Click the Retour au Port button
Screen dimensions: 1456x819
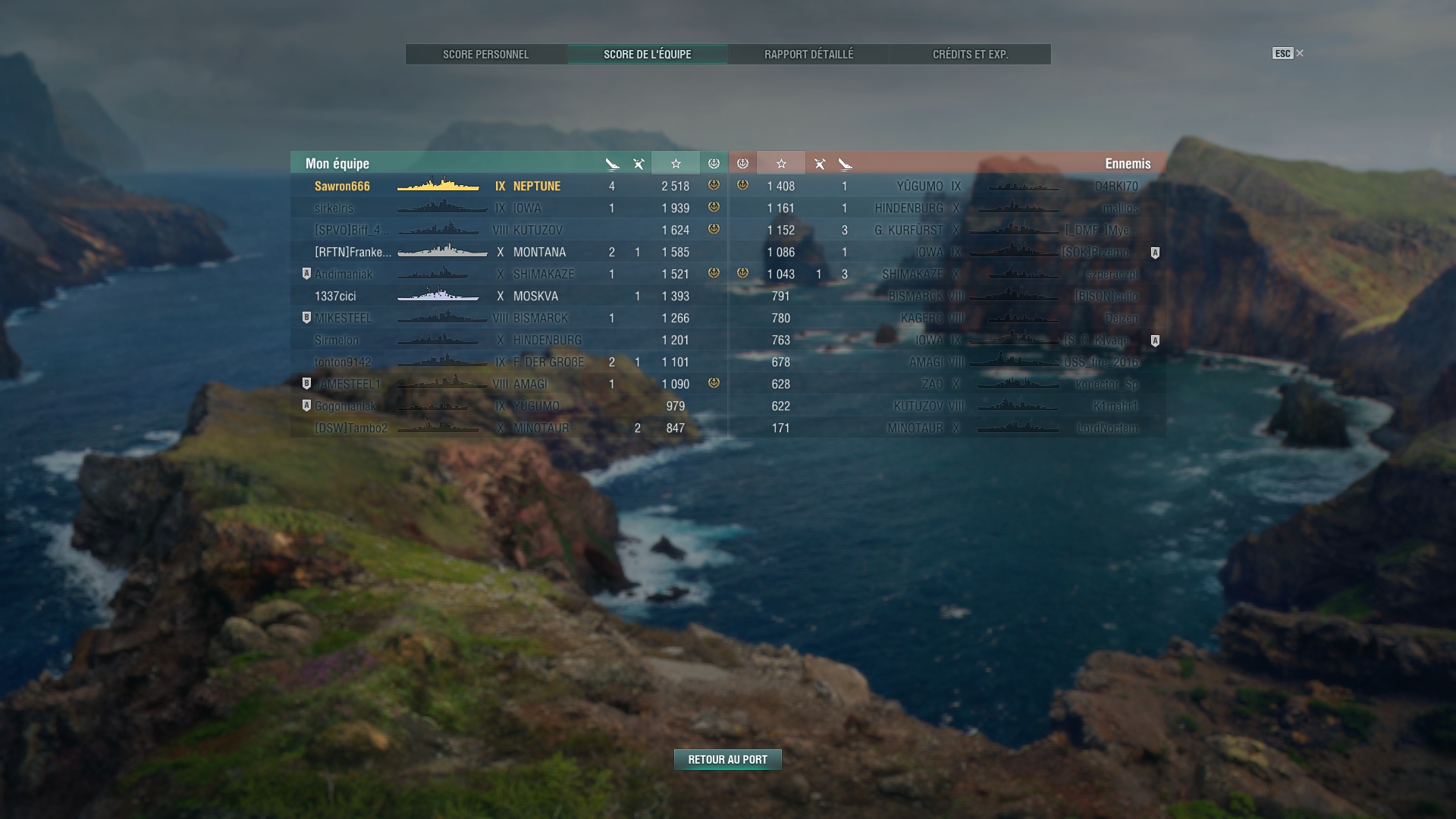pyautogui.click(x=727, y=759)
